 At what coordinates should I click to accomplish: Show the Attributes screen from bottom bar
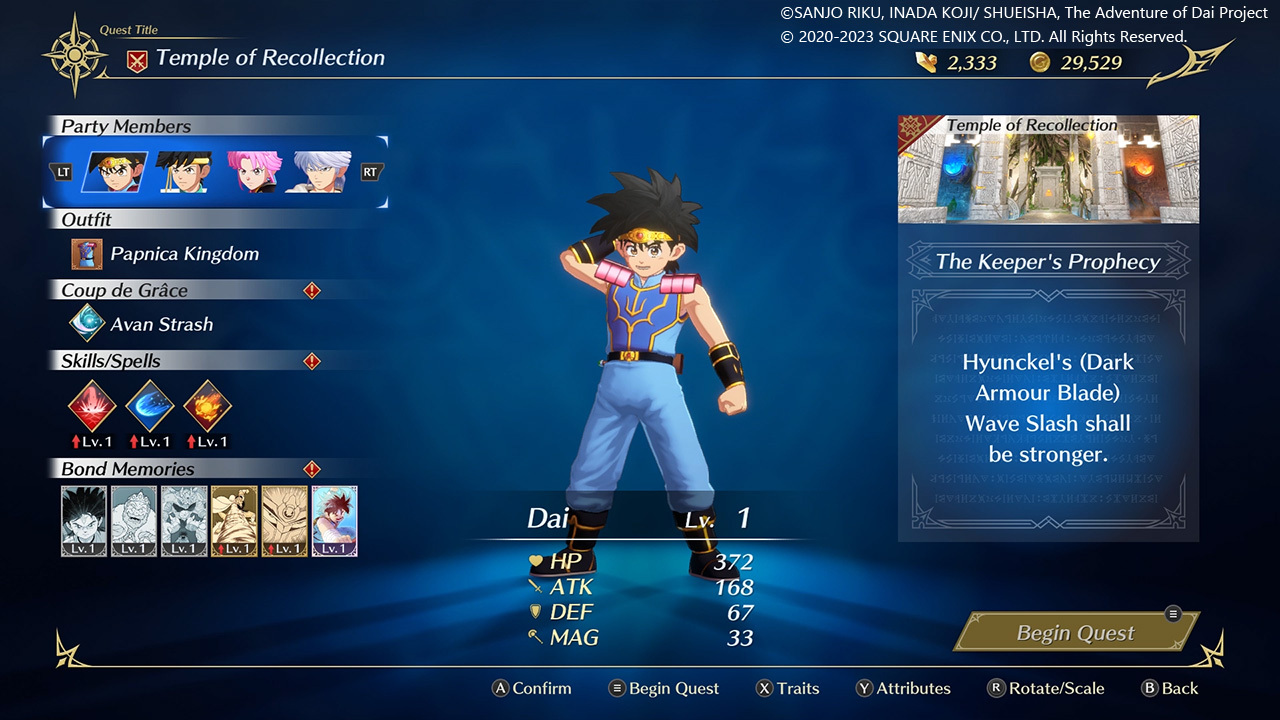903,688
